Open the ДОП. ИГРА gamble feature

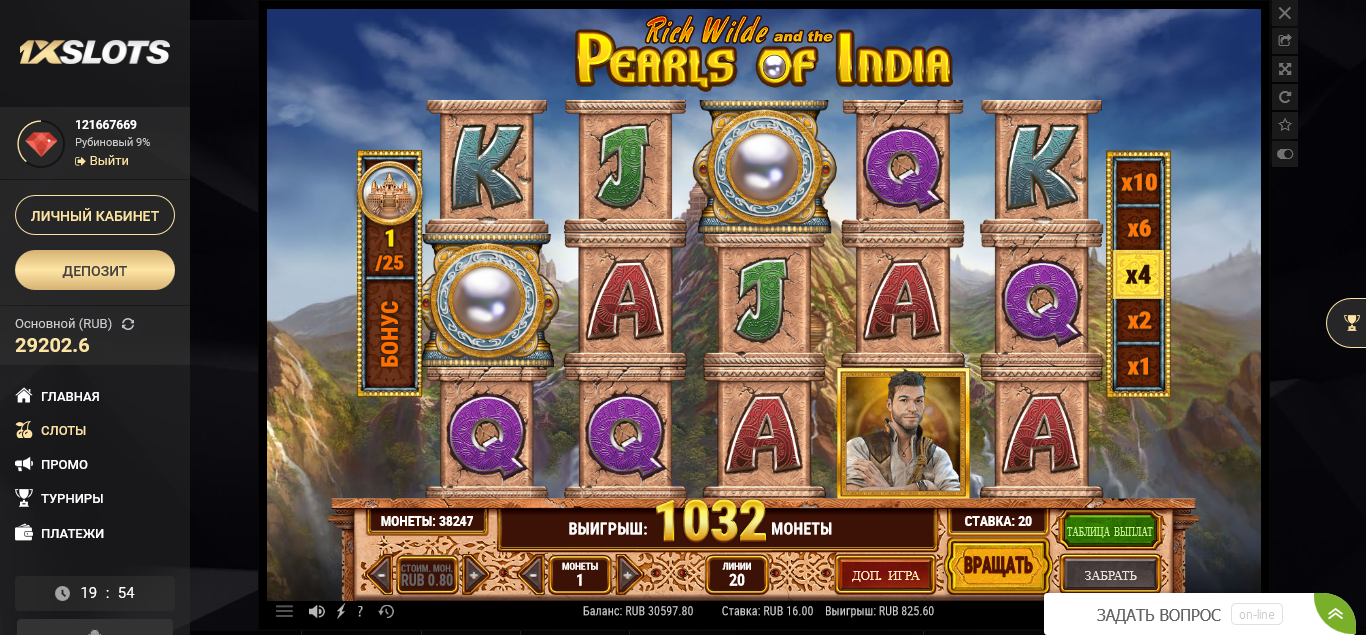pyautogui.click(x=885, y=575)
